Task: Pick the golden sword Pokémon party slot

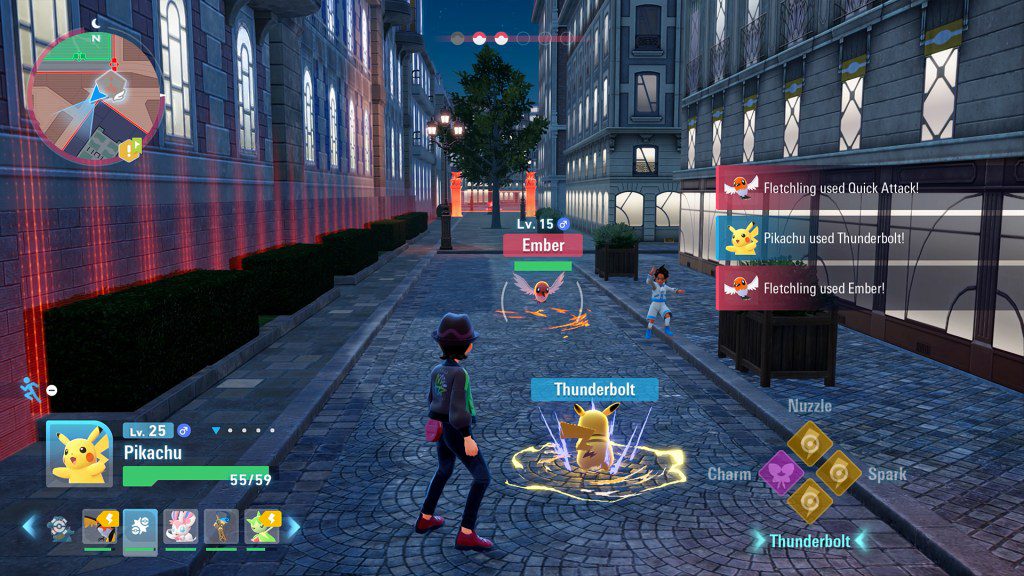Action: click(x=221, y=525)
